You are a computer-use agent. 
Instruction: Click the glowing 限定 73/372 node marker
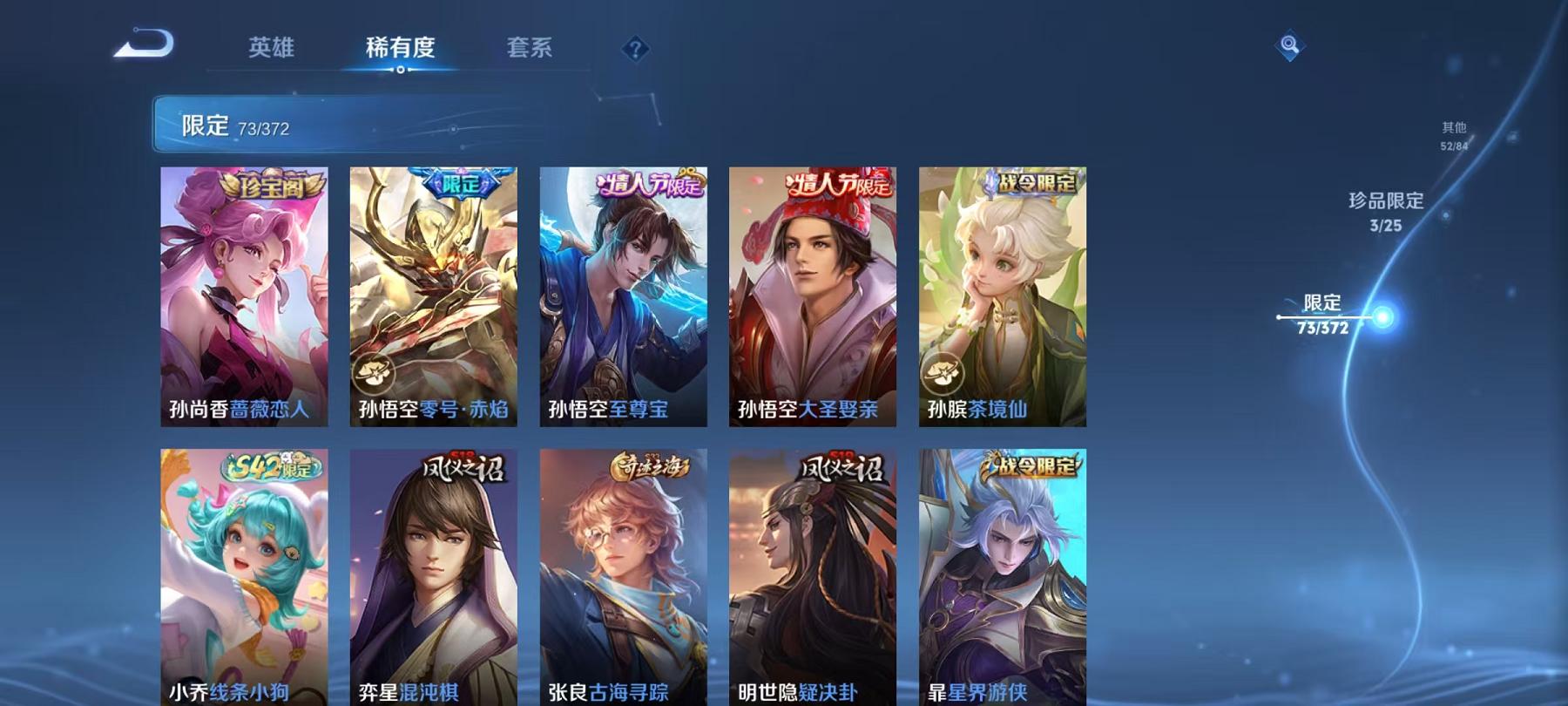1381,316
